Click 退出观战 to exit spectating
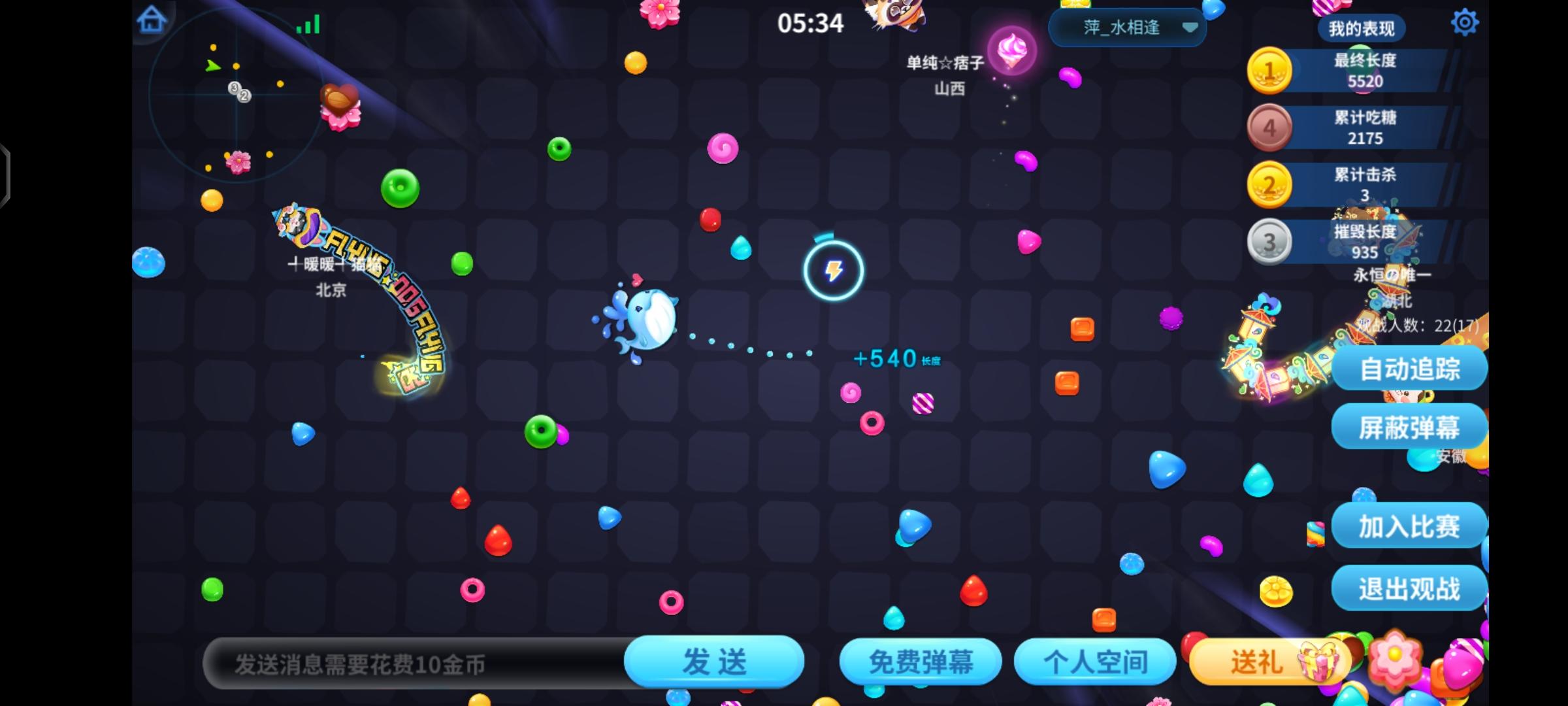The width and height of the screenshot is (1568, 706). [1409, 588]
